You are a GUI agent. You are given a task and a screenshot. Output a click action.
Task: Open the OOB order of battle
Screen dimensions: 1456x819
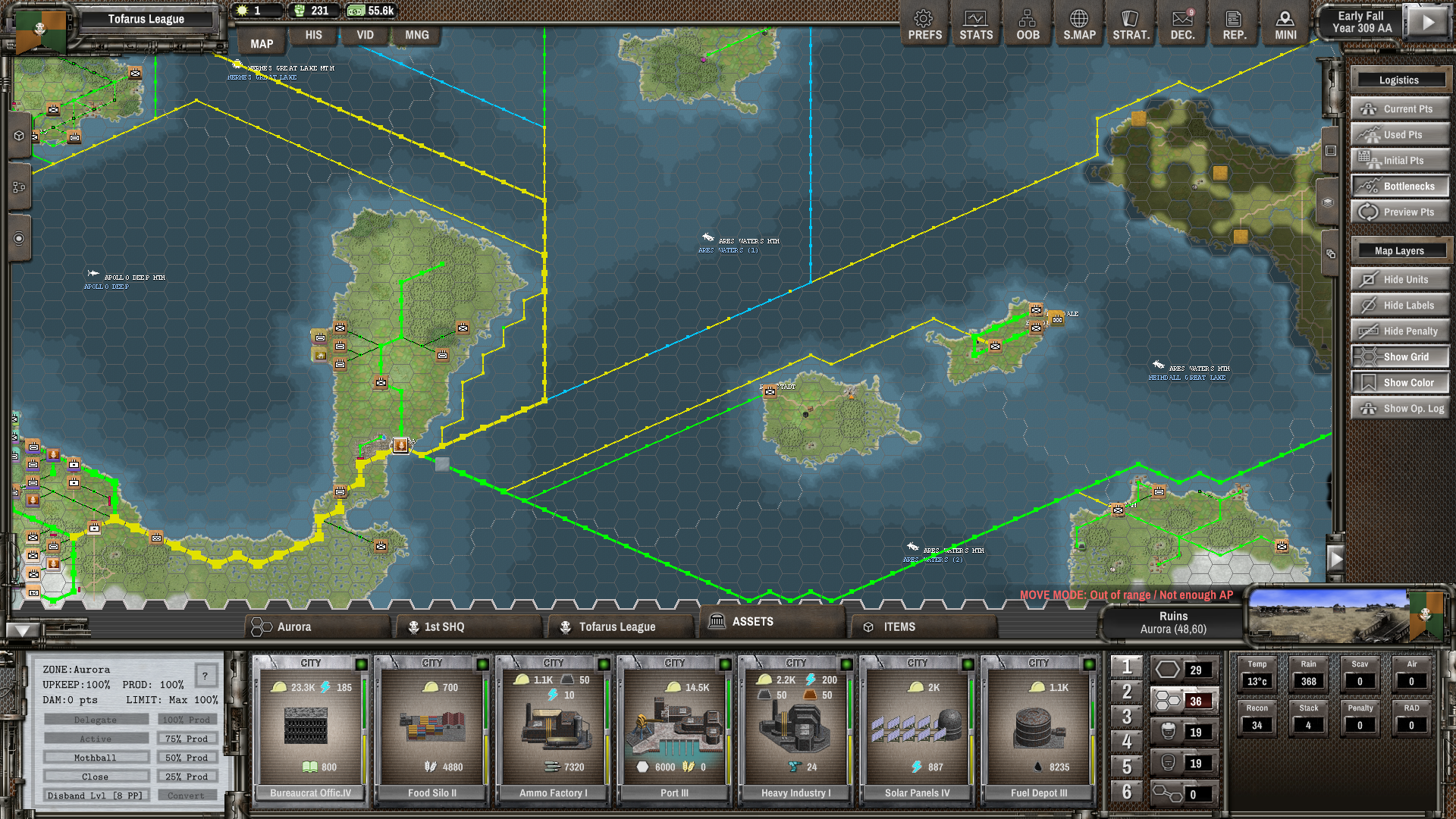click(1028, 24)
